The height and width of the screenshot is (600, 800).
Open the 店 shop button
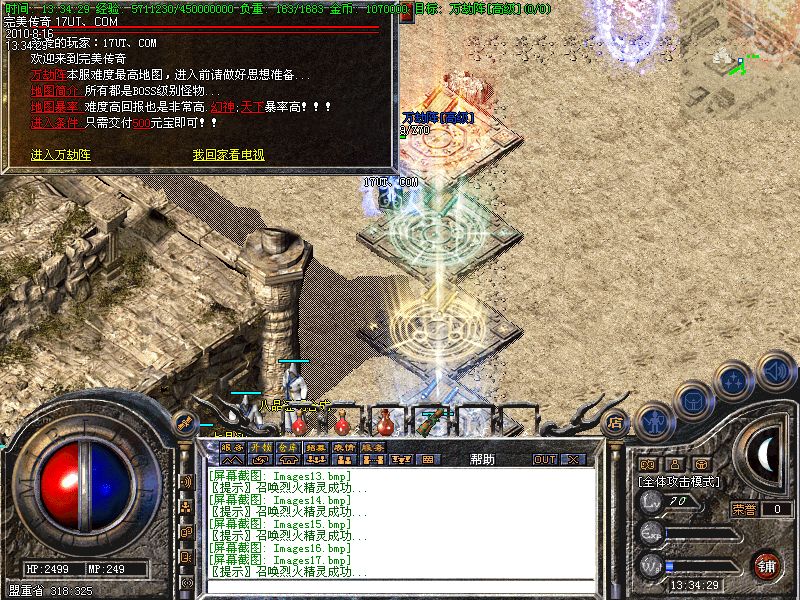[x=616, y=423]
